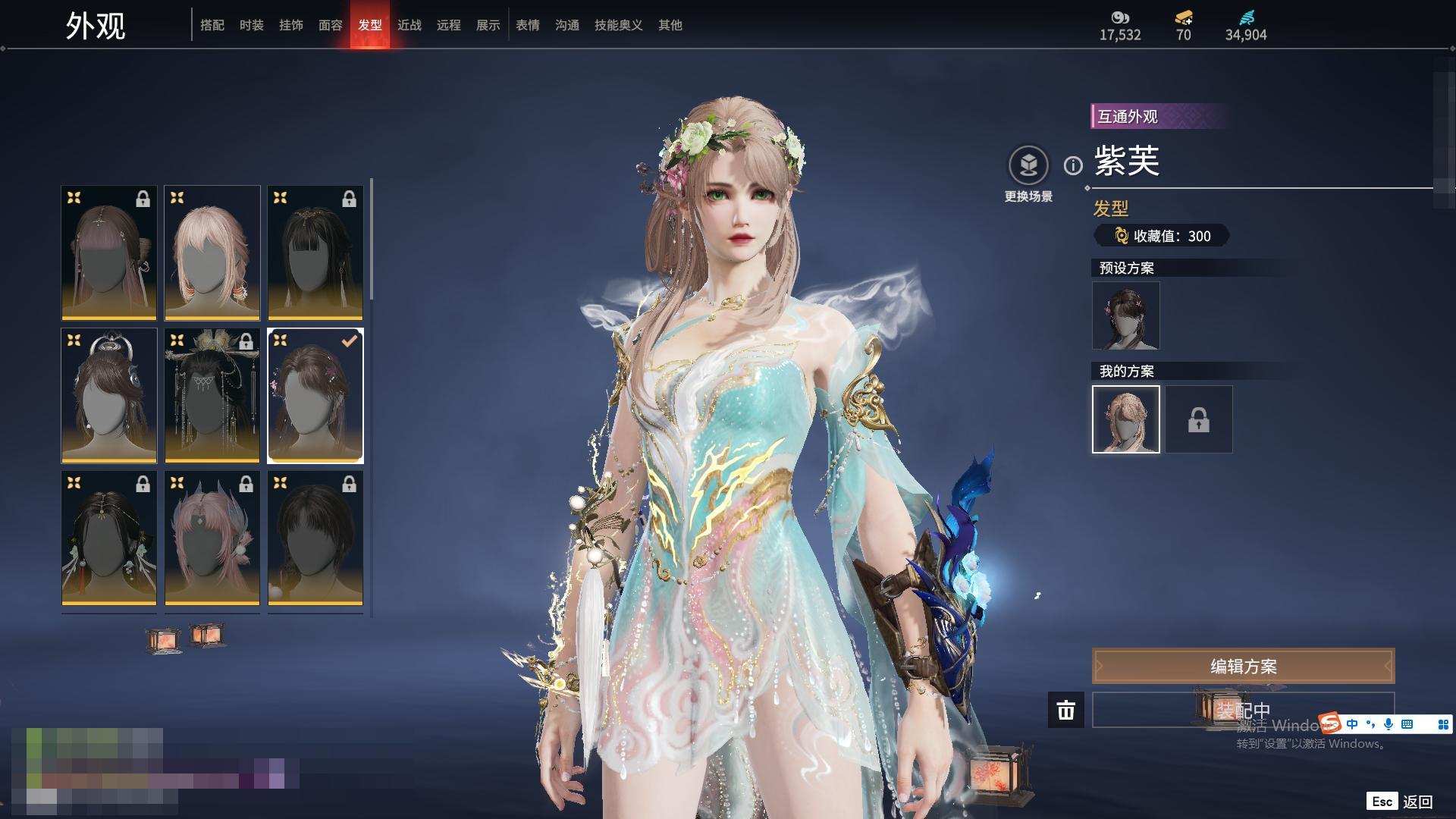Switch to the 远程 tab
Viewport: 1456px width, 819px height.
[x=449, y=25]
